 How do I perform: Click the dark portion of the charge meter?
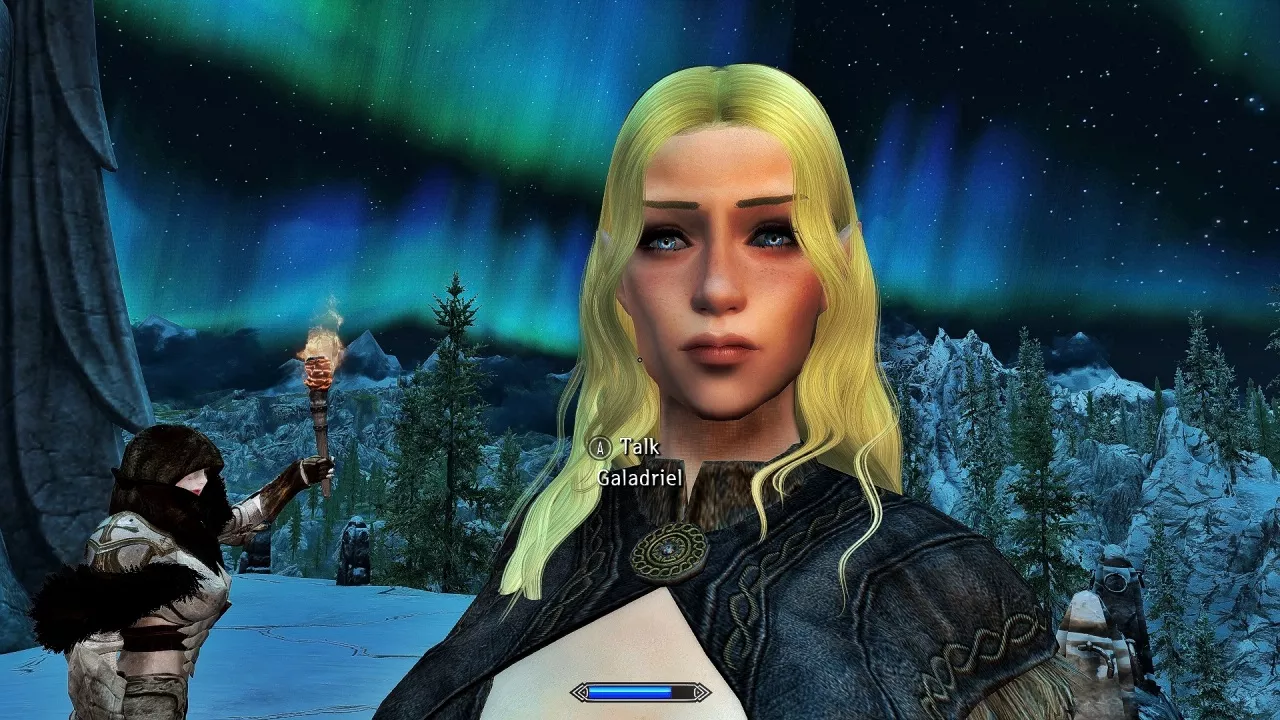coord(684,692)
